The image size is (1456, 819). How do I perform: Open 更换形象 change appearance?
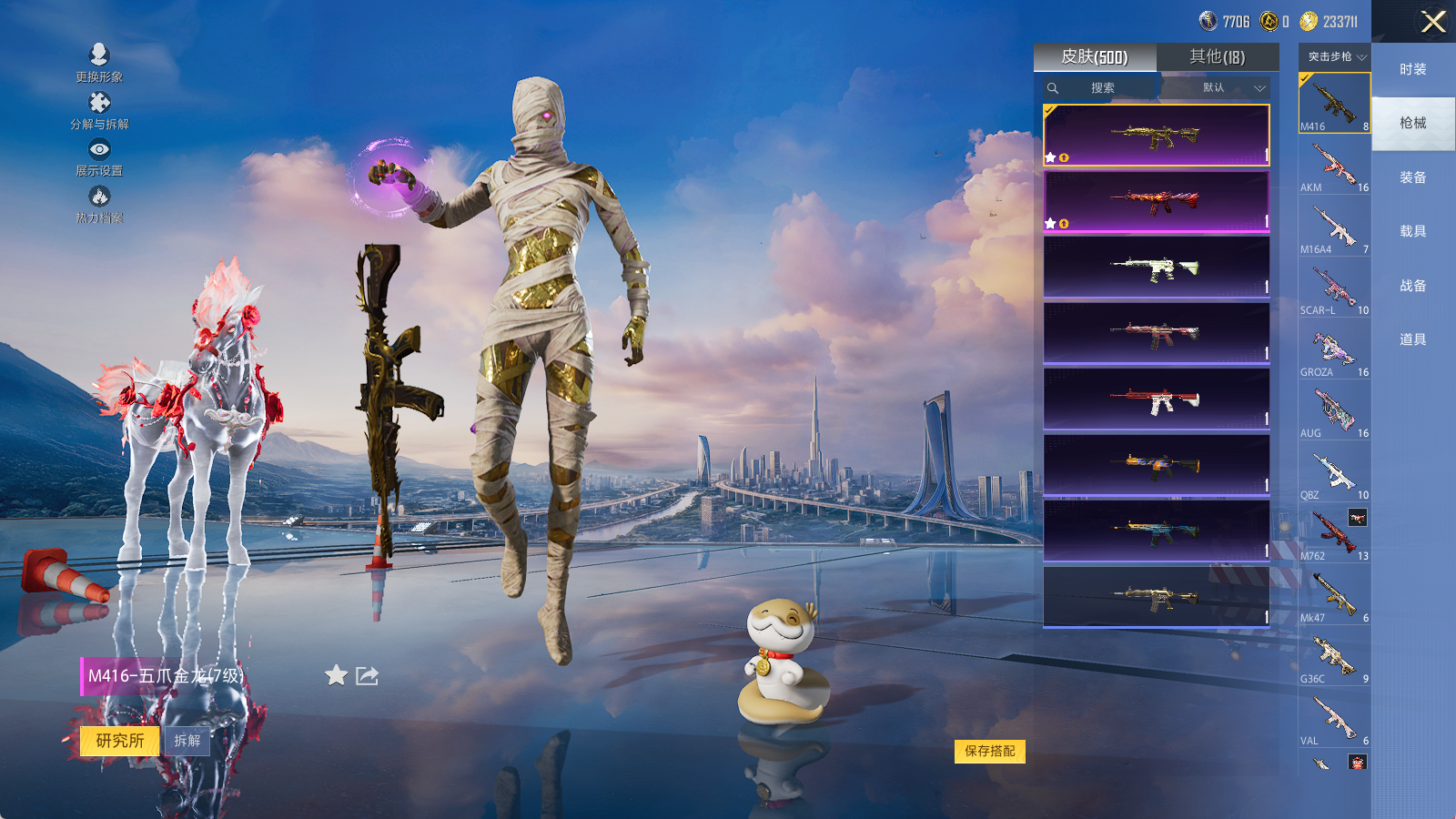click(99, 63)
